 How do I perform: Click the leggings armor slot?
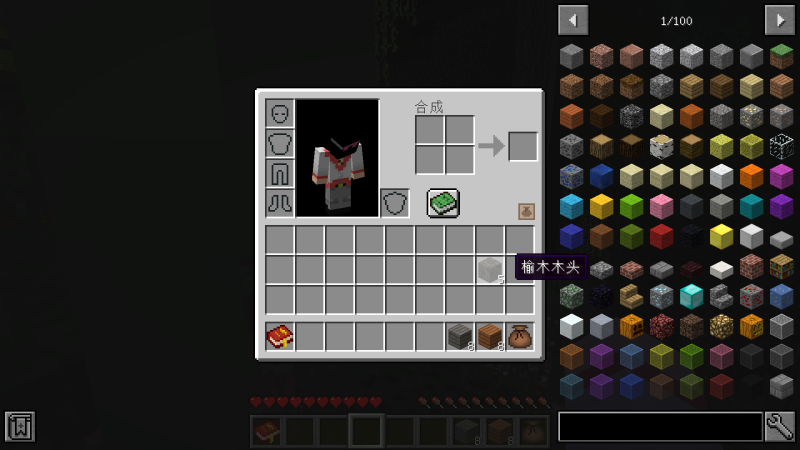pyautogui.click(x=280, y=174)
